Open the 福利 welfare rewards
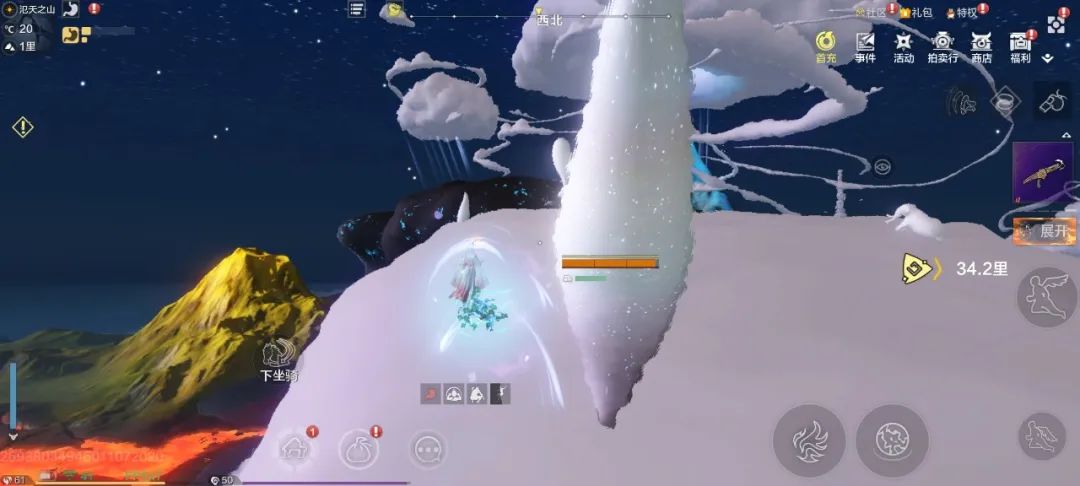This screenshot has height=486, width=1080. click(x=1020, y=45)
